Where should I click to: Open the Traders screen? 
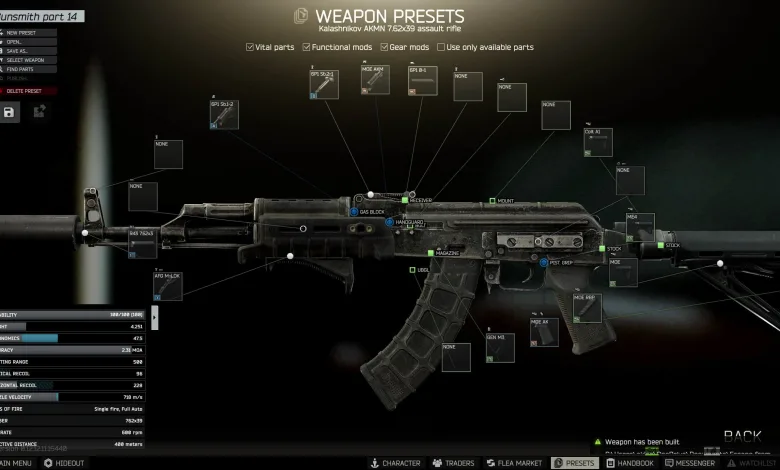coord(453,463)
